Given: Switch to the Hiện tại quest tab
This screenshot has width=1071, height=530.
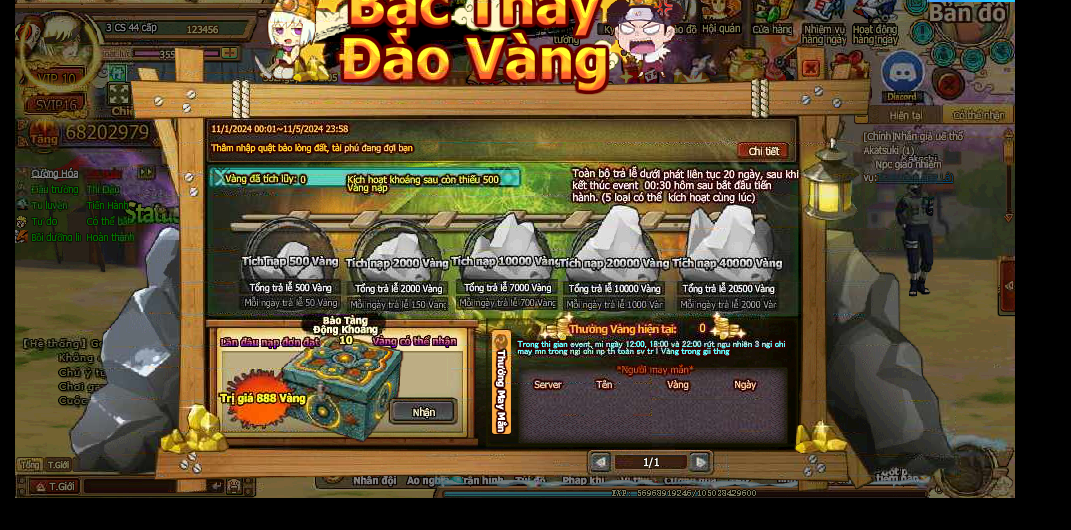Looking at the screenshot, I should [x=906, y=115].
